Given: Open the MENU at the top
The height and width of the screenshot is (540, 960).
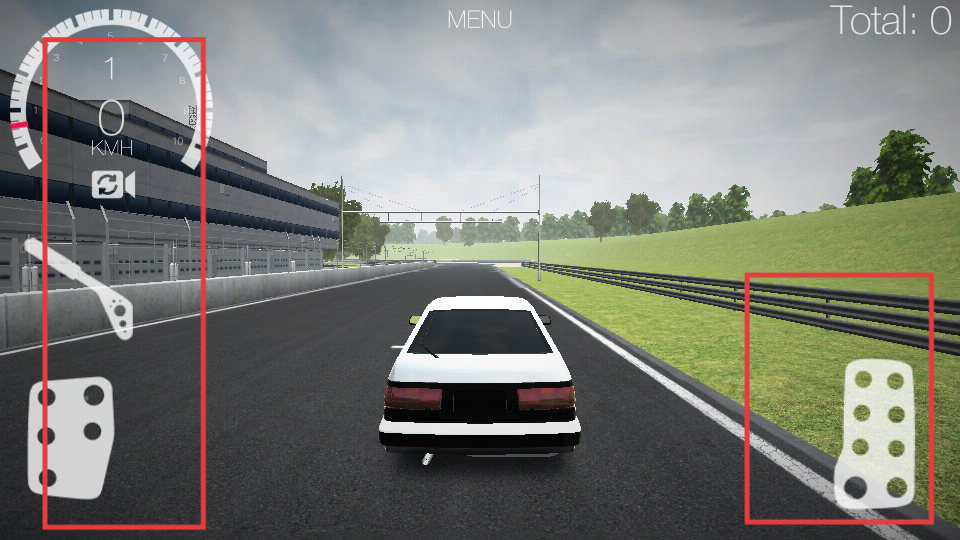Looking at the screenshot, I should pos(480,19).
